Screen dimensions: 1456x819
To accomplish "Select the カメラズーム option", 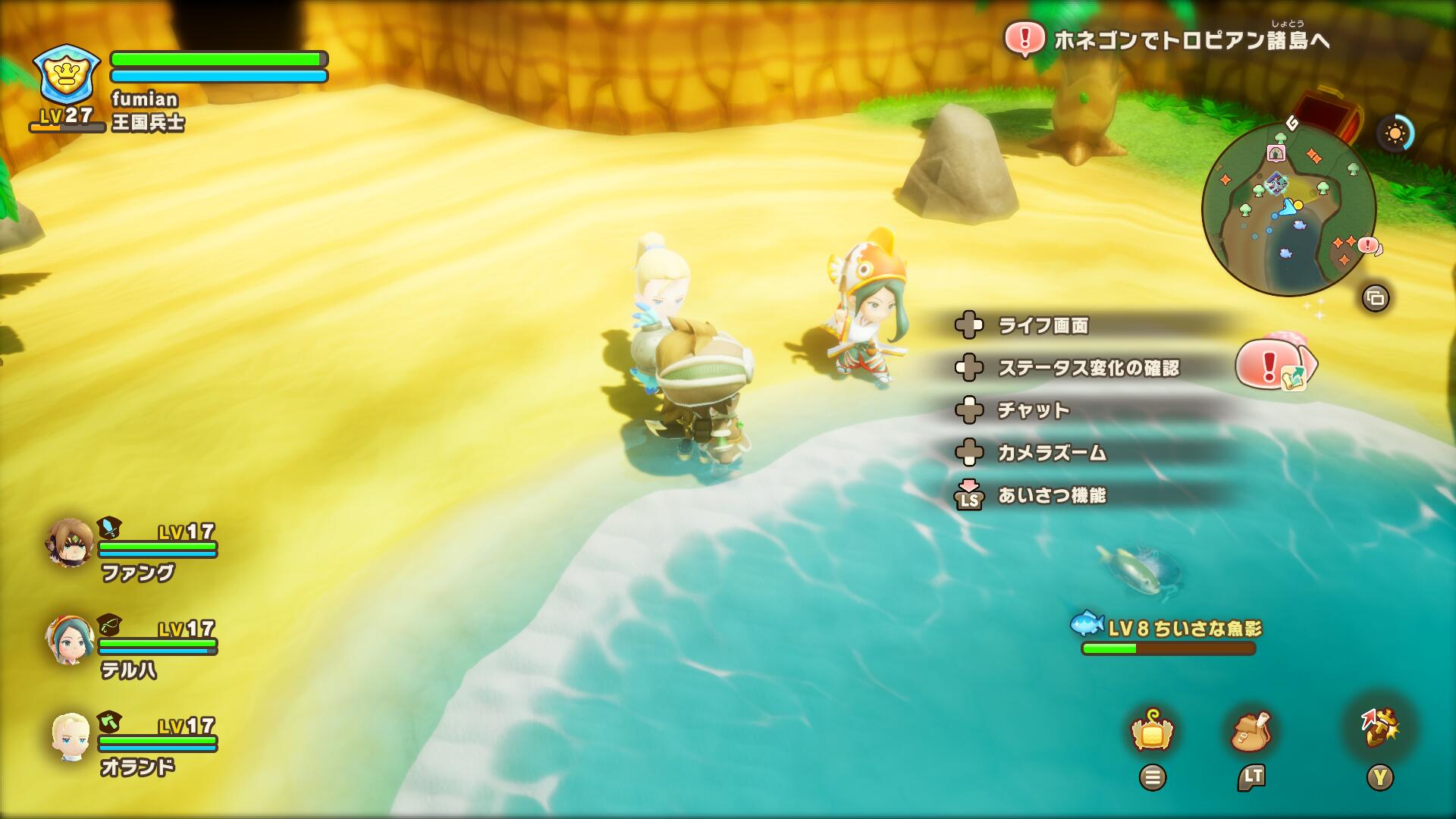I will coord(1052,453).
